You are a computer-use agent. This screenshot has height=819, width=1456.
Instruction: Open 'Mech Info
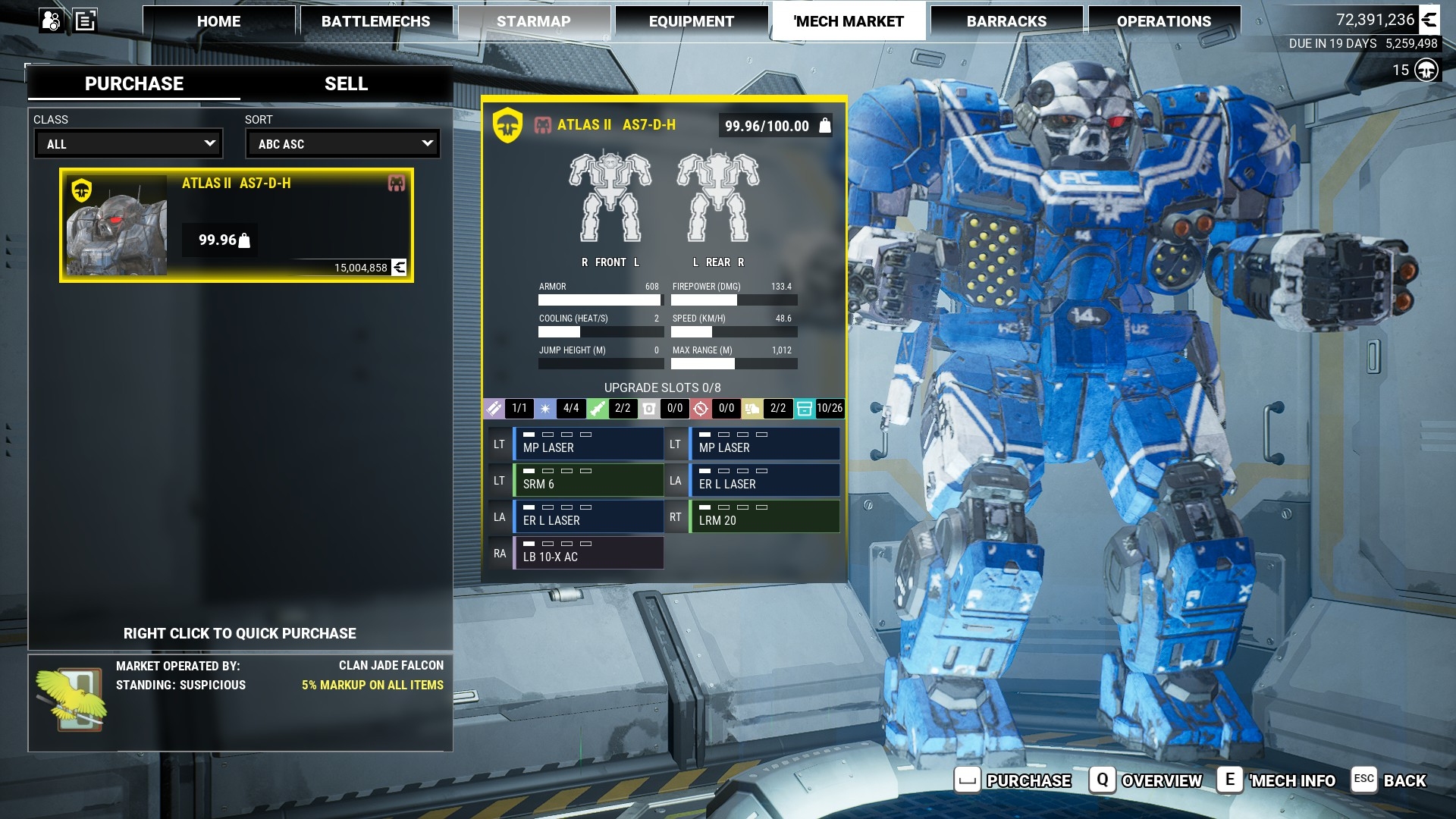tap(1277, 780)
